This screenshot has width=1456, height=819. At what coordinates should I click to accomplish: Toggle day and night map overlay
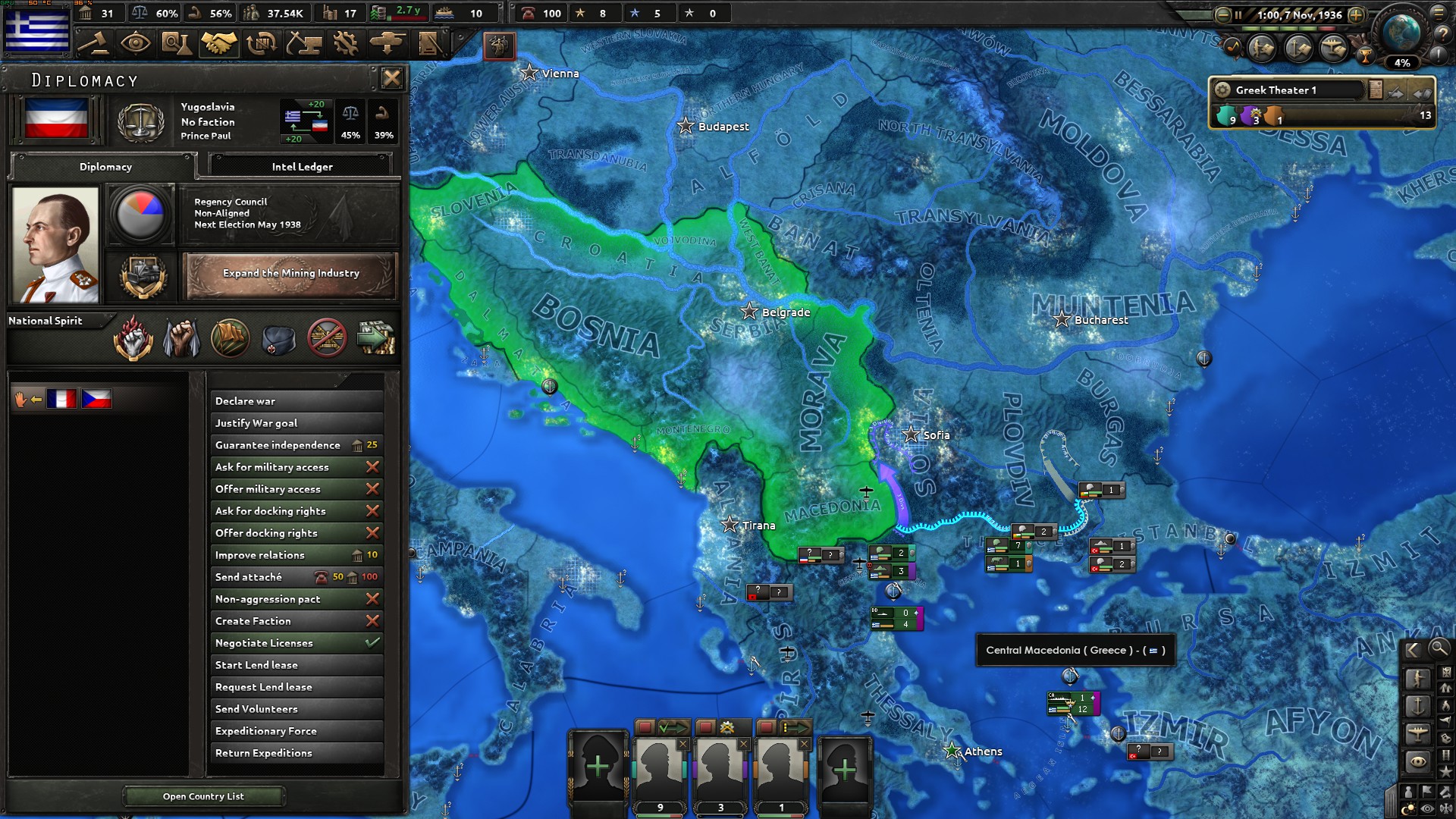pos(1408,806)
